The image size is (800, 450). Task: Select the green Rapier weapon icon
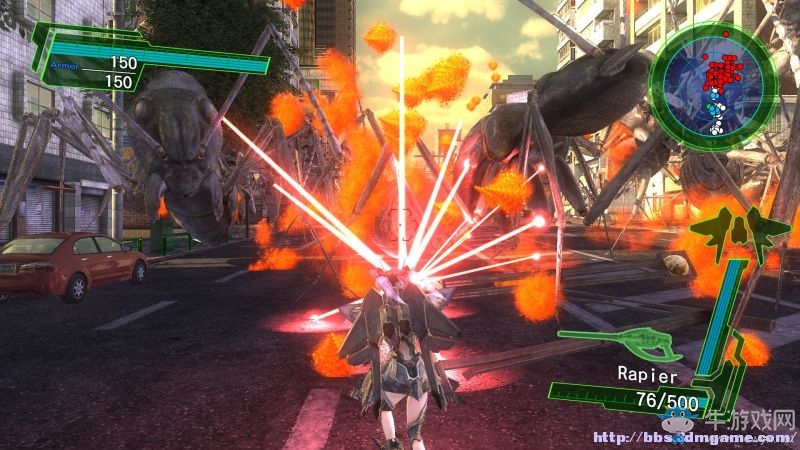coord(619,343)
